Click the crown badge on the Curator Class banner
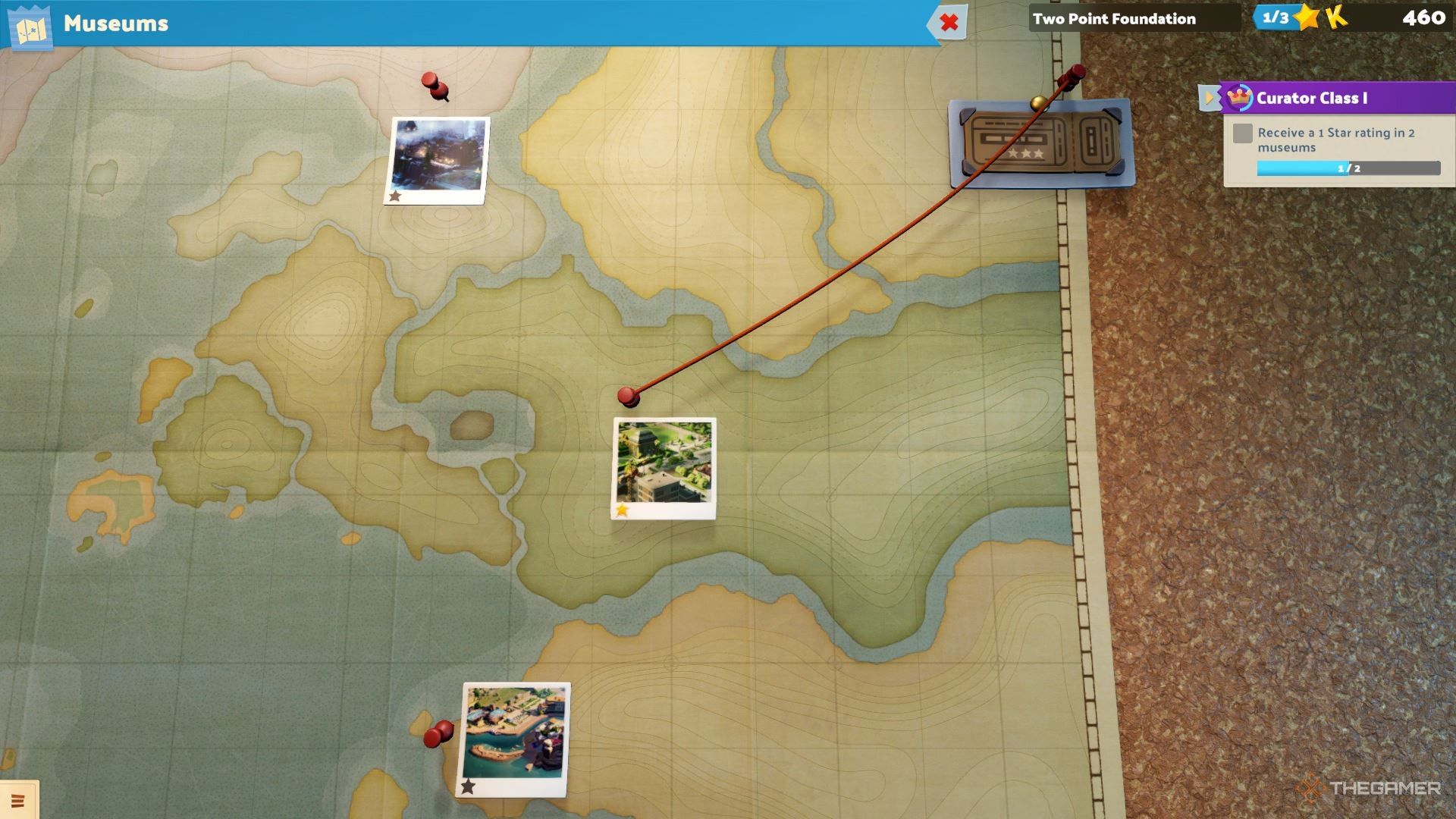The height and width of the screenshot is (819, 1456). tap(1238, 97)
